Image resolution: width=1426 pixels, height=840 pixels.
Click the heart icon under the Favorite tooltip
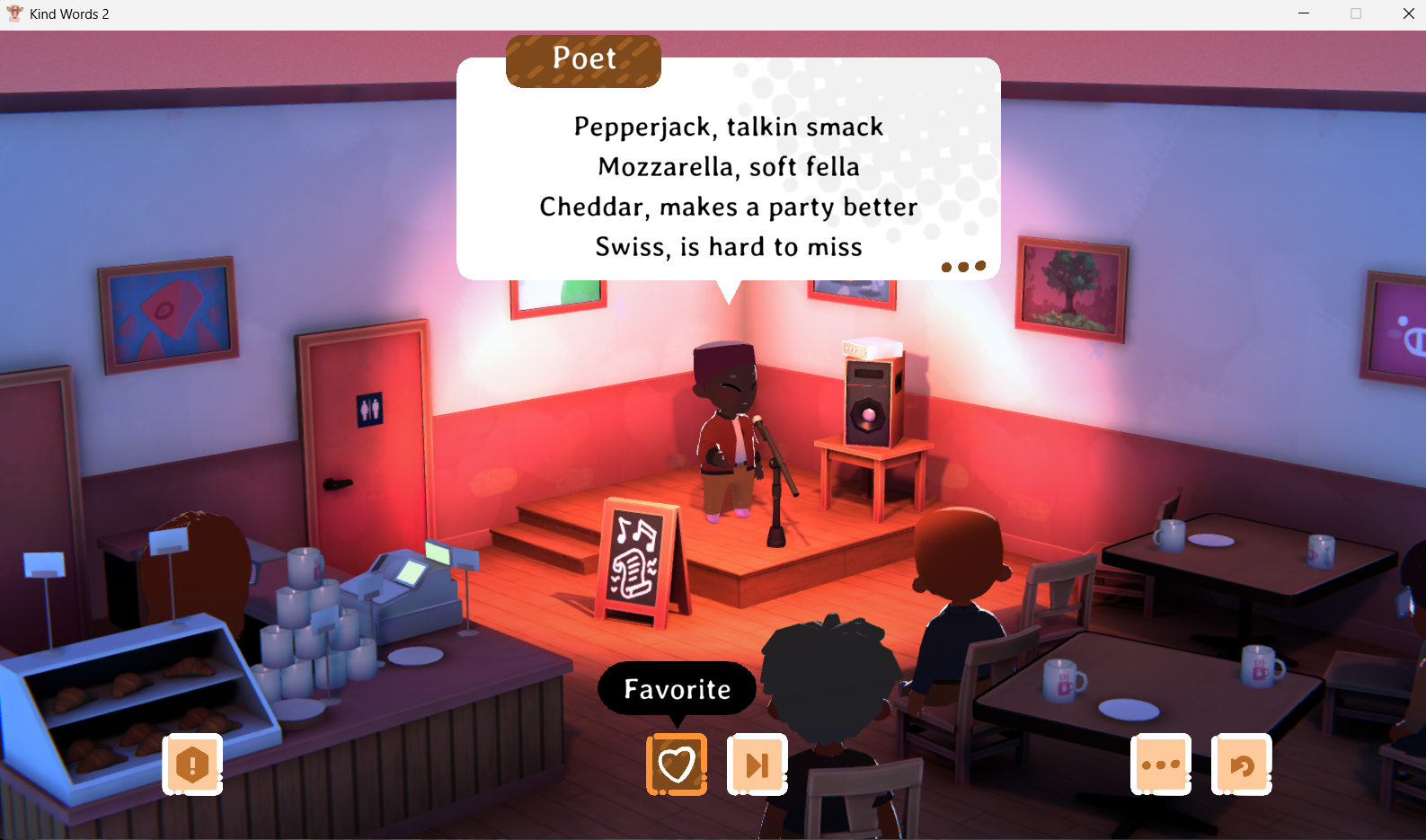click(677, 764)
